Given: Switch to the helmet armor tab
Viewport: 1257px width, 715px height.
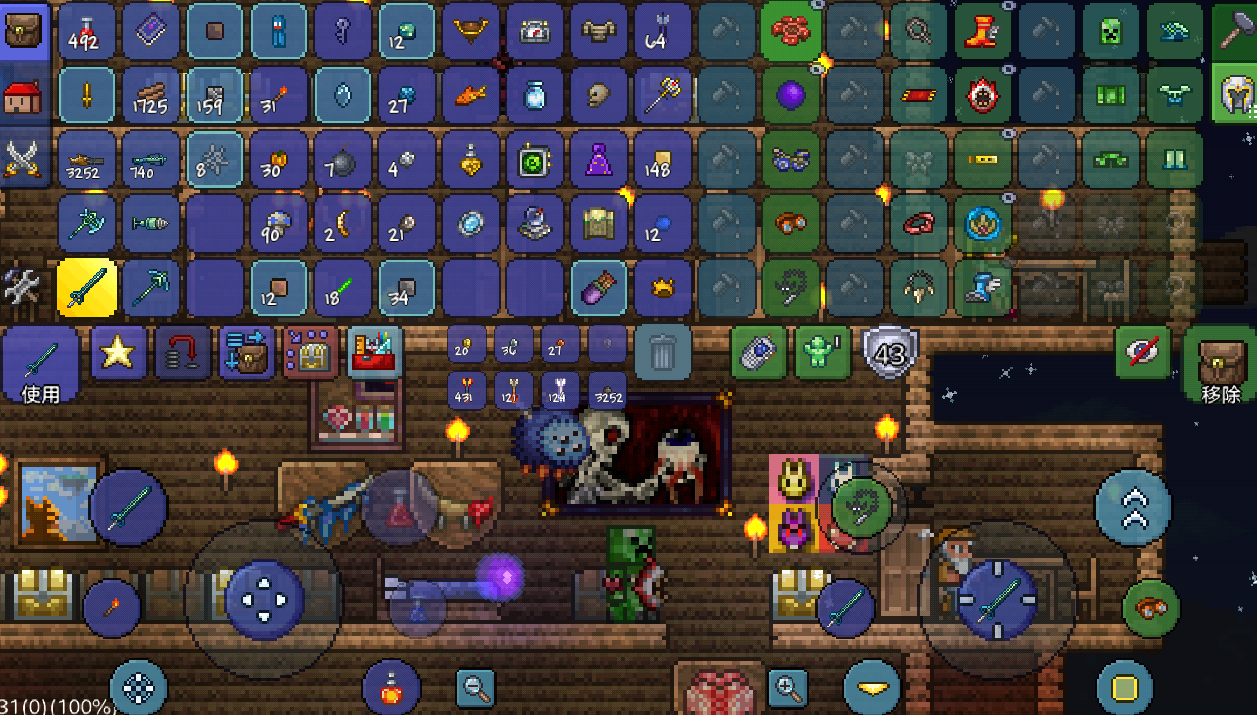Looking at the screenshot, I should pos(1235,96).
